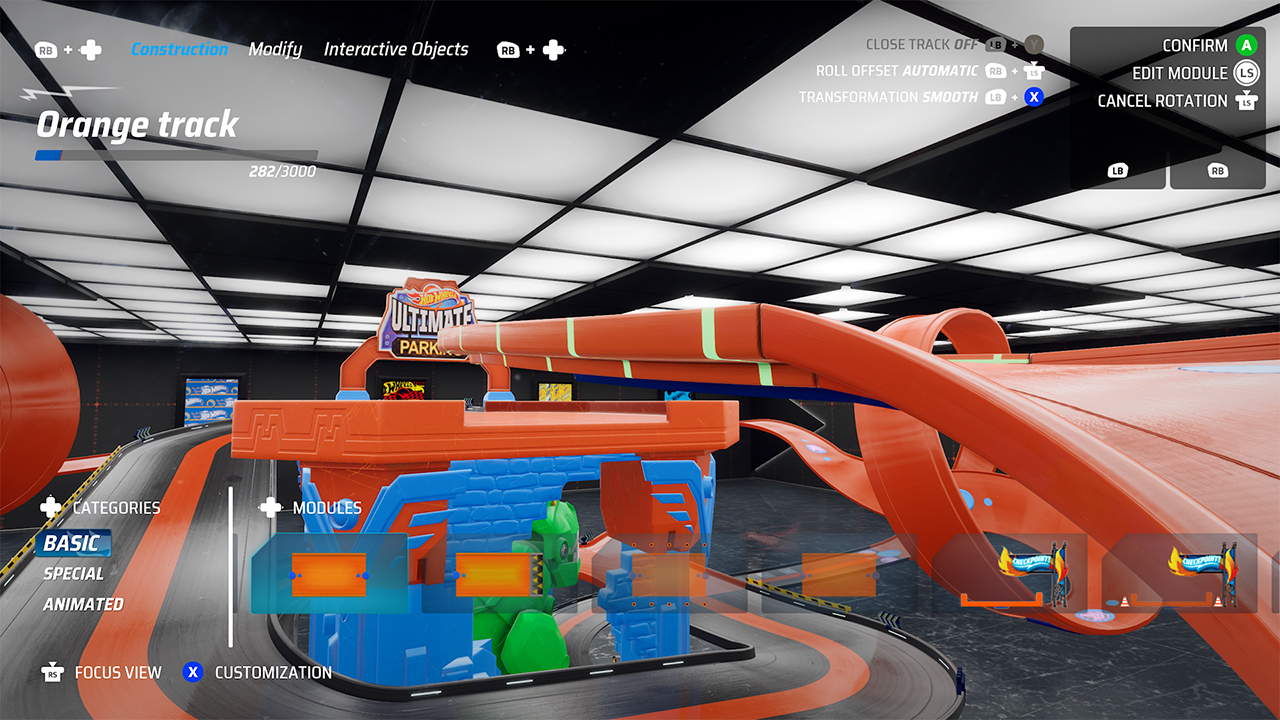
Task: Select the highlighted straight orange track module
Action: pyautogui.click(x=329, y=574)
